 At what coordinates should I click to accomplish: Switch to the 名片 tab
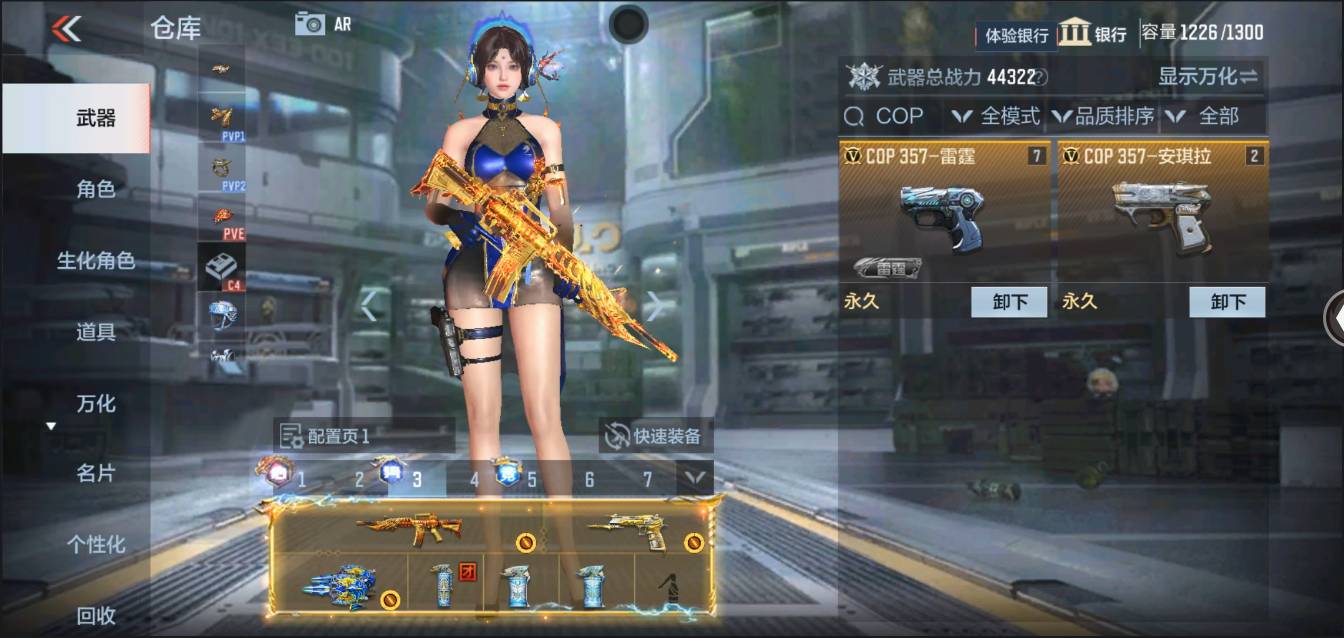click(x=96, y=473)
